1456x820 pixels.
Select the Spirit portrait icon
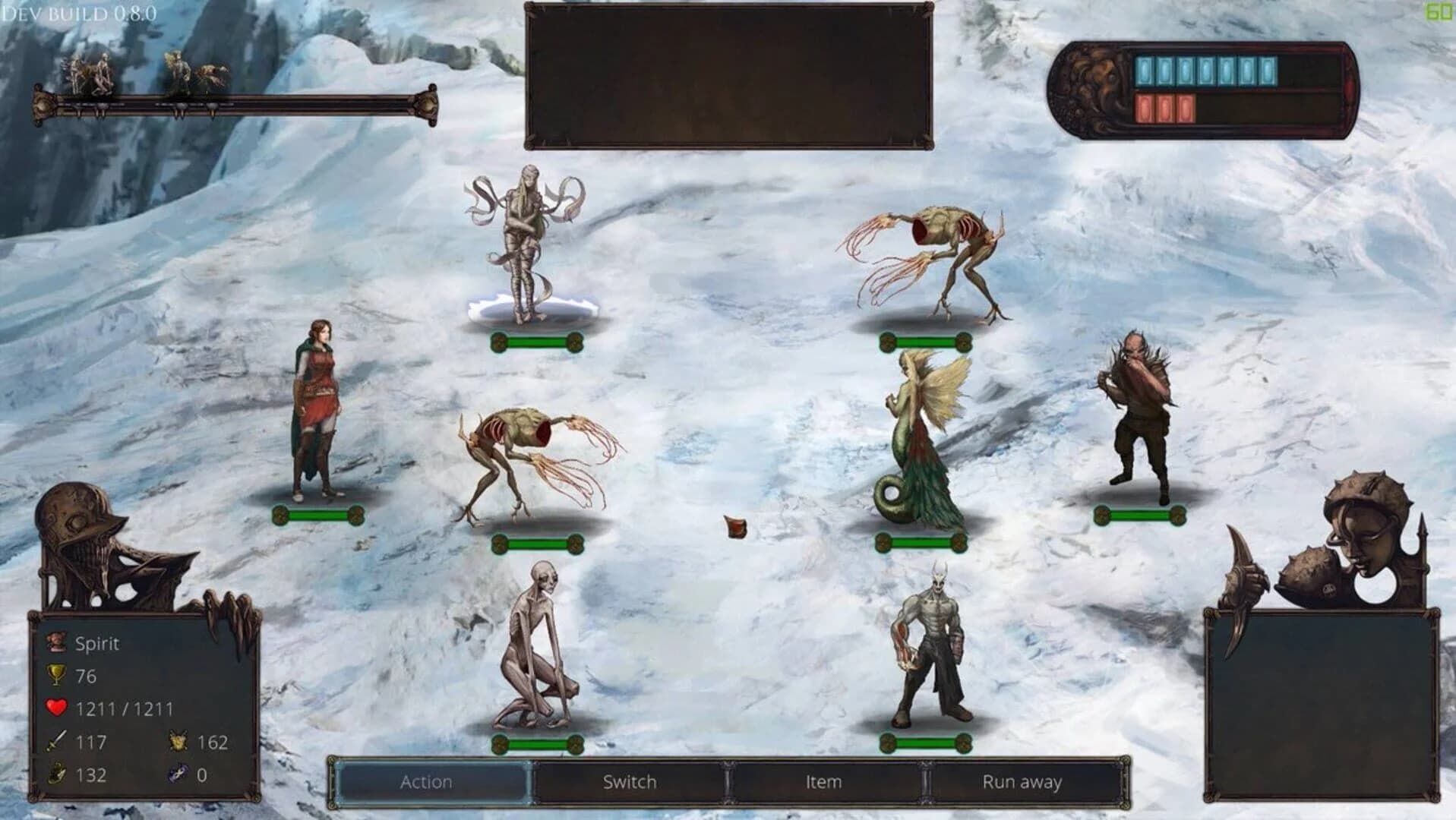coord(55,642)
